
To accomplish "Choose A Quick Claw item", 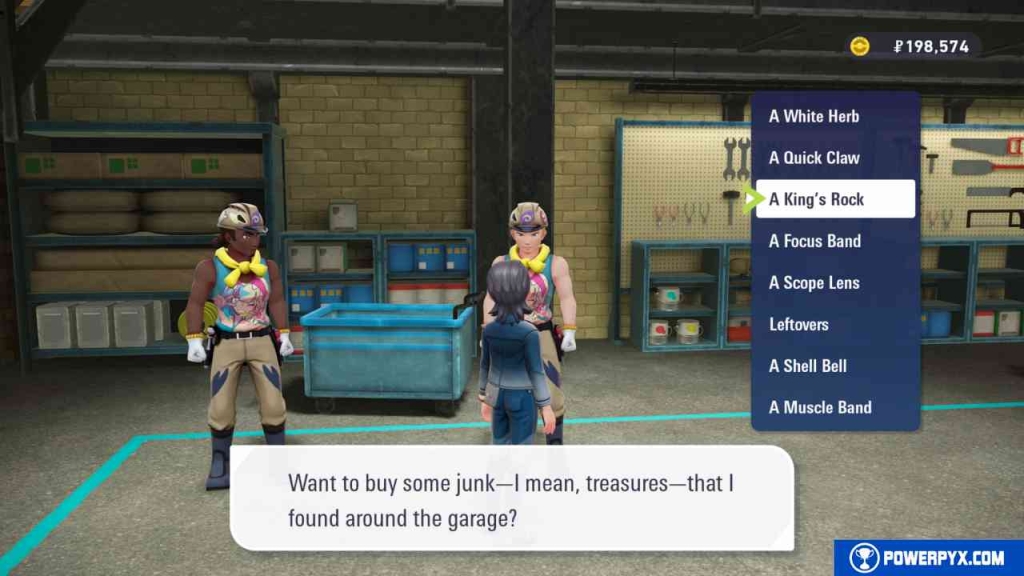I will 814,158.
